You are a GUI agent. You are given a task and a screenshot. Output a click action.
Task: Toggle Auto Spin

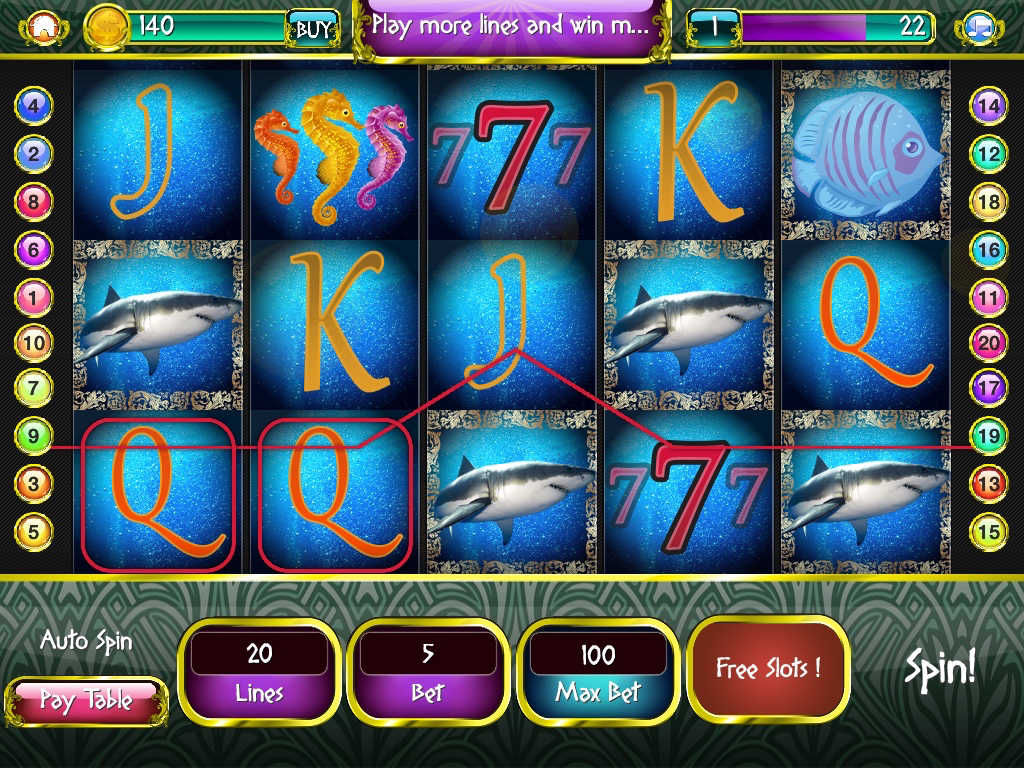(86, 641)
